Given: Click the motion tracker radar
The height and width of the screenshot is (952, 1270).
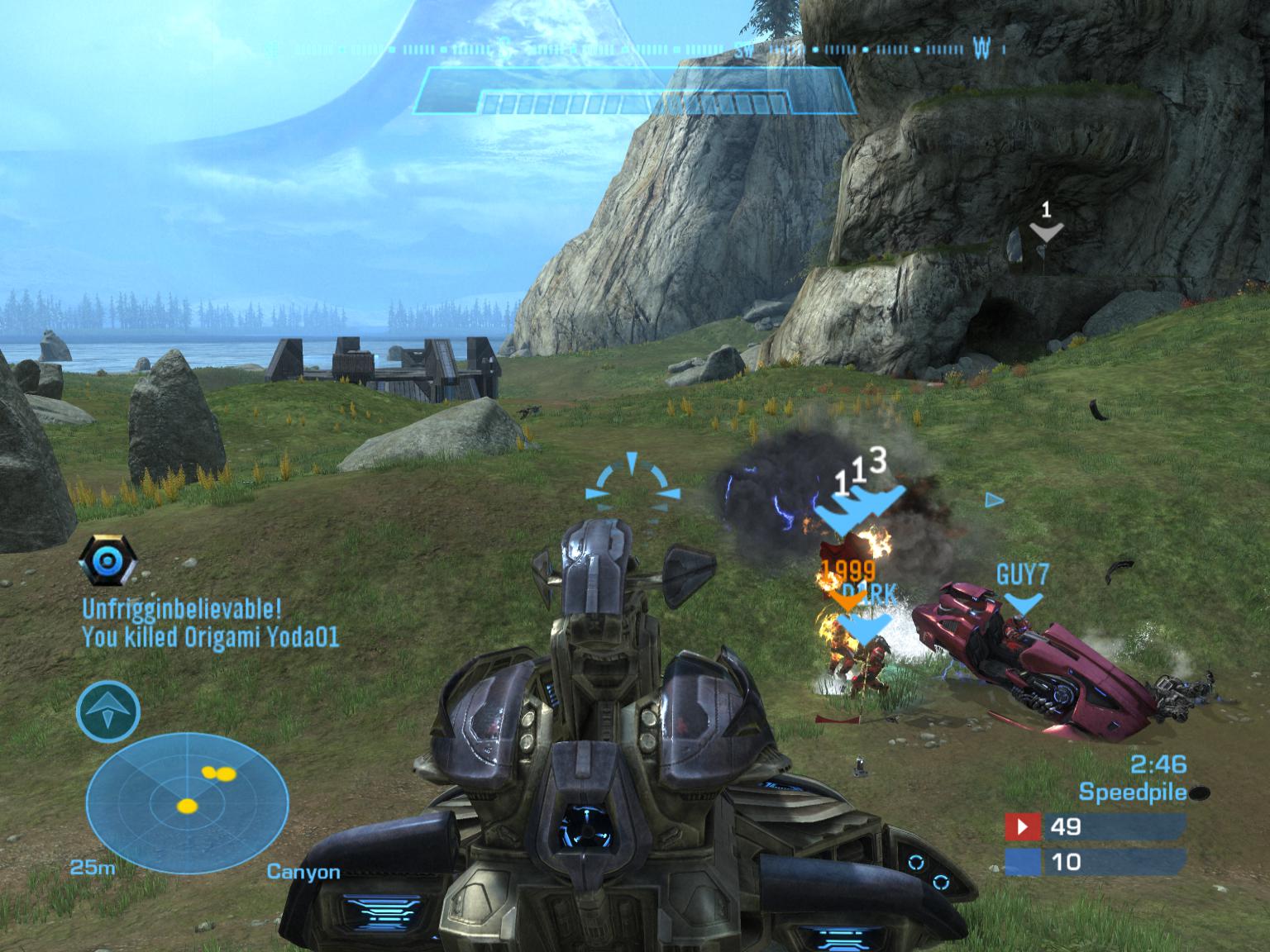Looking at the screenshot, I should pos(188,800).
